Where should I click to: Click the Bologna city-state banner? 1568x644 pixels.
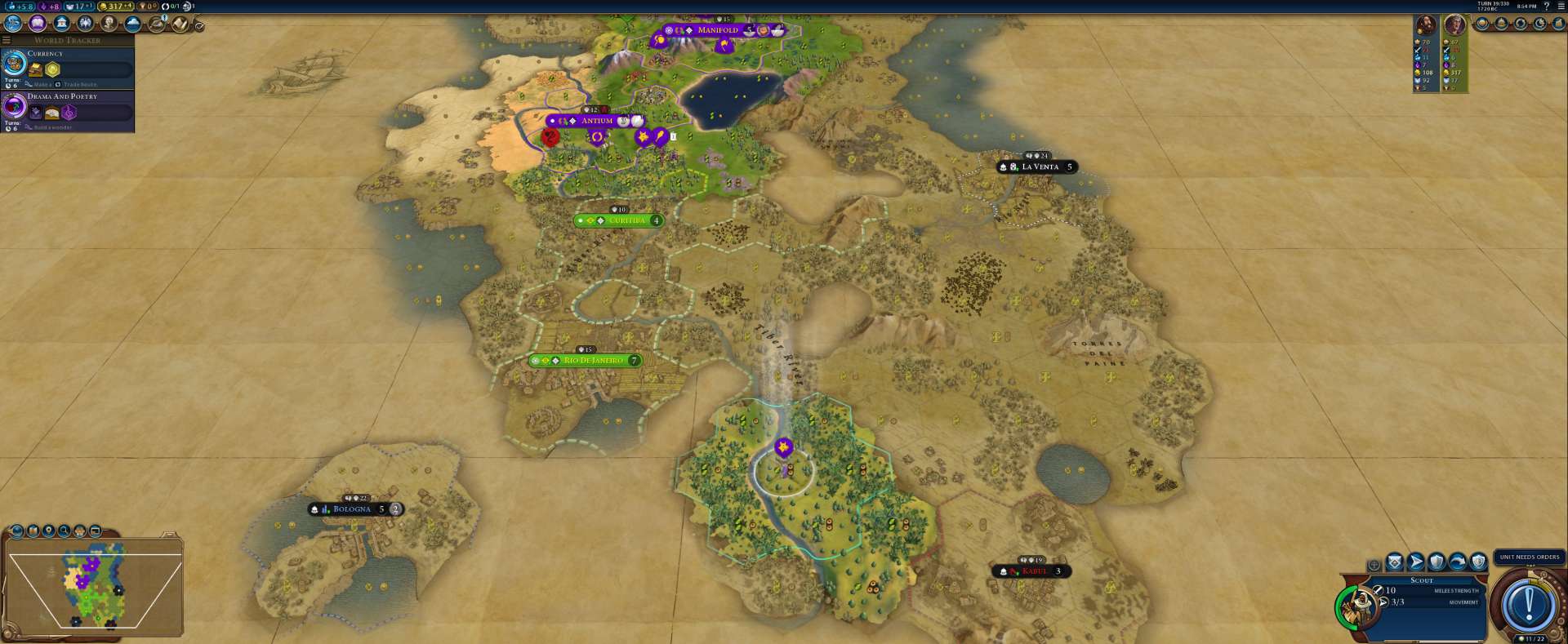click(x=352, y=509)
